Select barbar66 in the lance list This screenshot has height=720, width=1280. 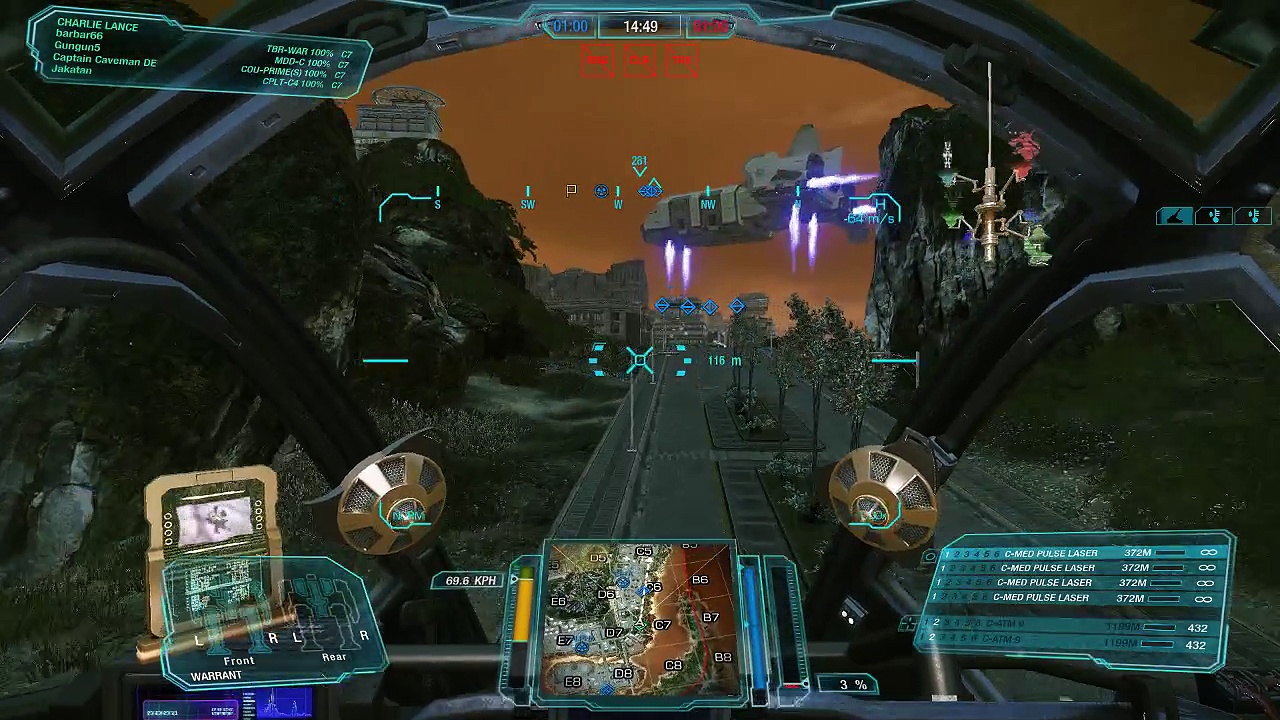[x=79, y=35]
